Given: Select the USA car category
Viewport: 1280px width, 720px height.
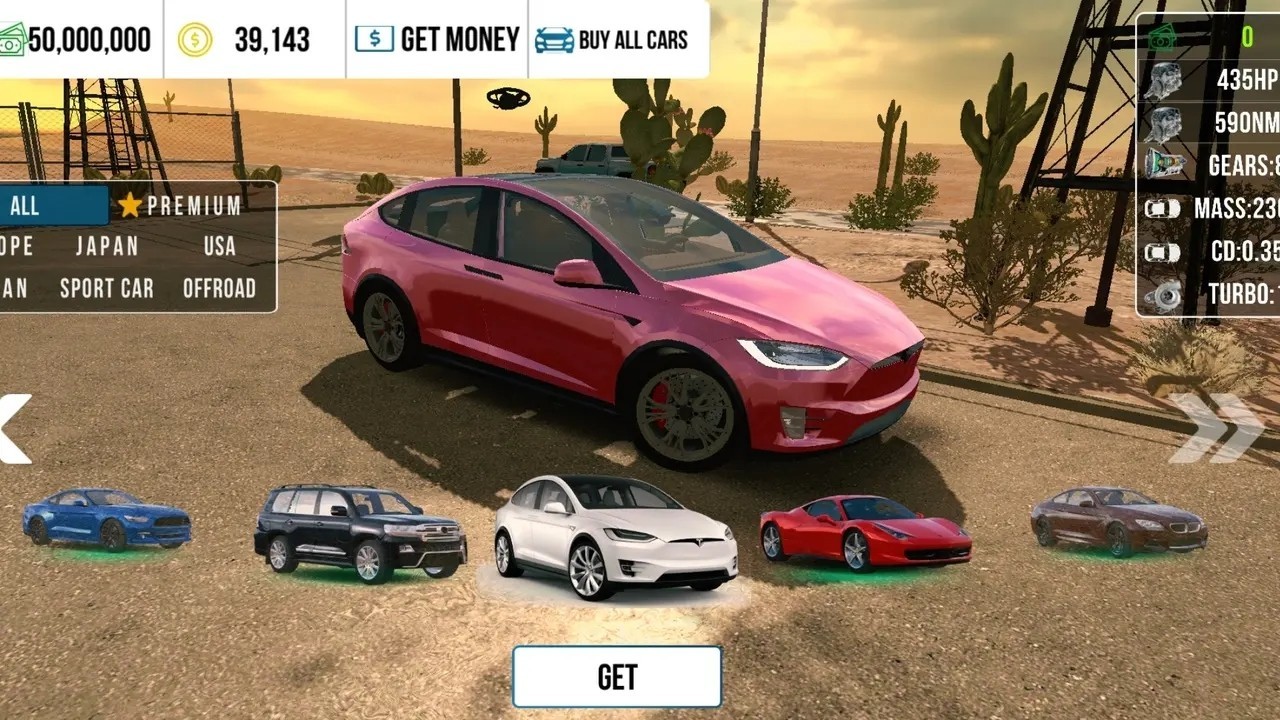Looking at the screenshot, I should coord(219,246).
